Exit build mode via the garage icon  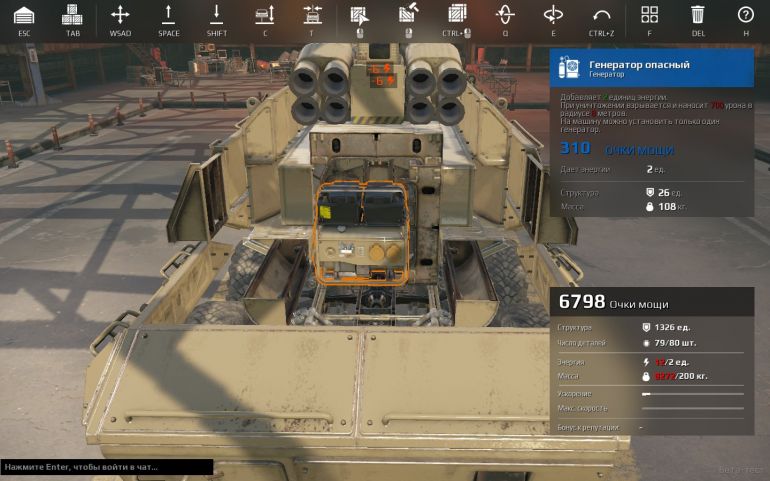coord(24,15)
